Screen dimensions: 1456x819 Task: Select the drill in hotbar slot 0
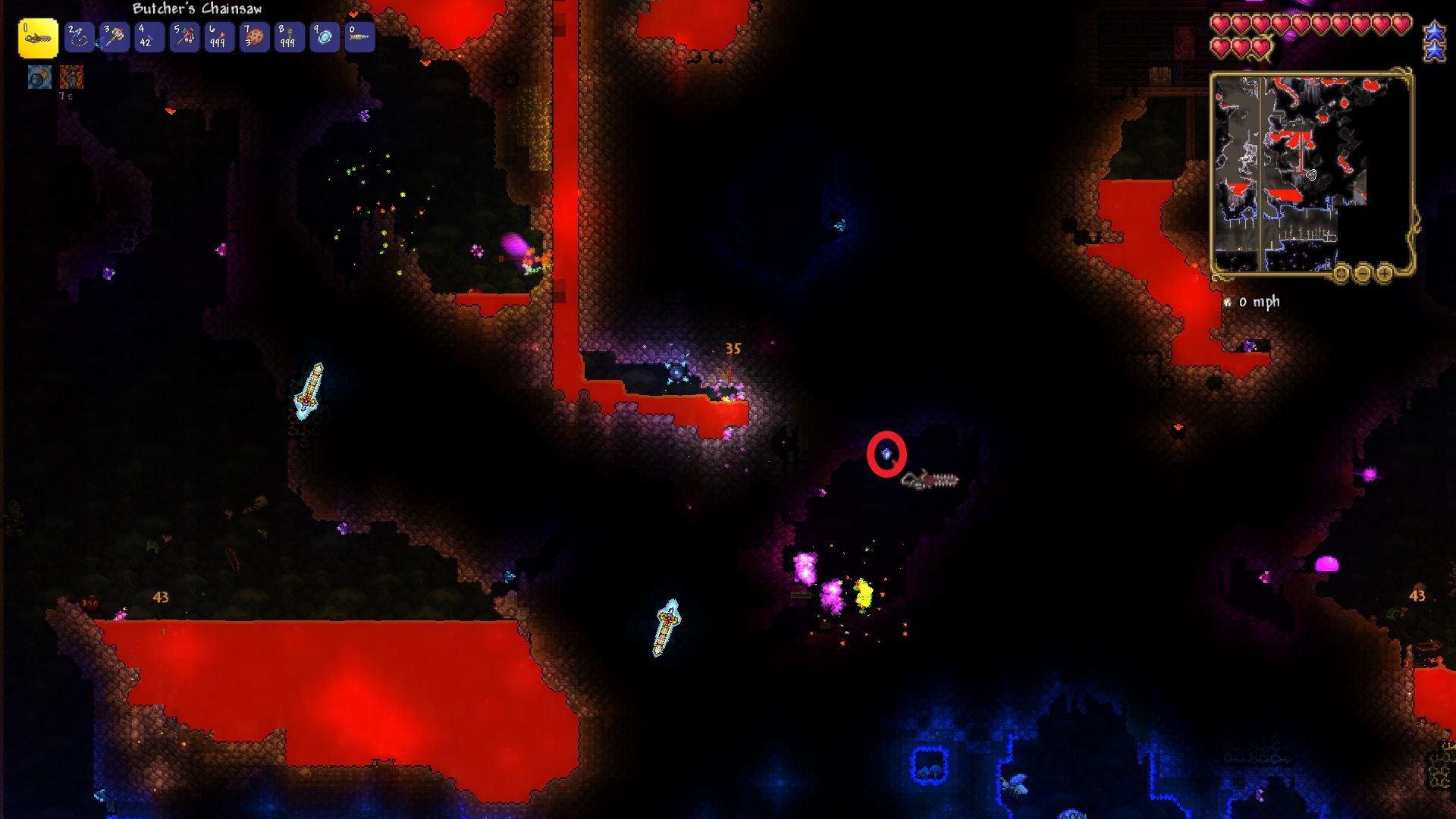pyautogui.click(x=359, y=36)
